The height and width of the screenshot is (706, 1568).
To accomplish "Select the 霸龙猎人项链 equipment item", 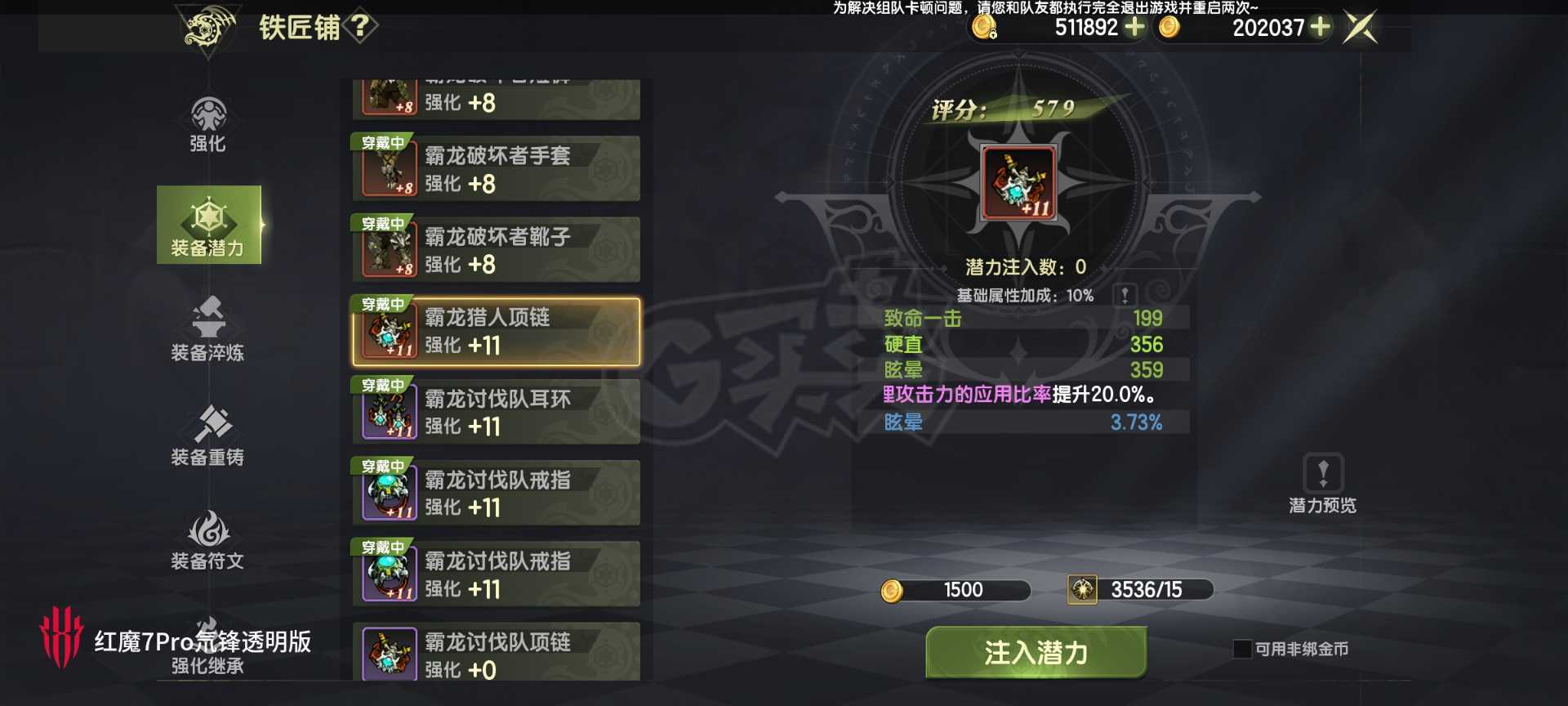I will pos(496,332).
